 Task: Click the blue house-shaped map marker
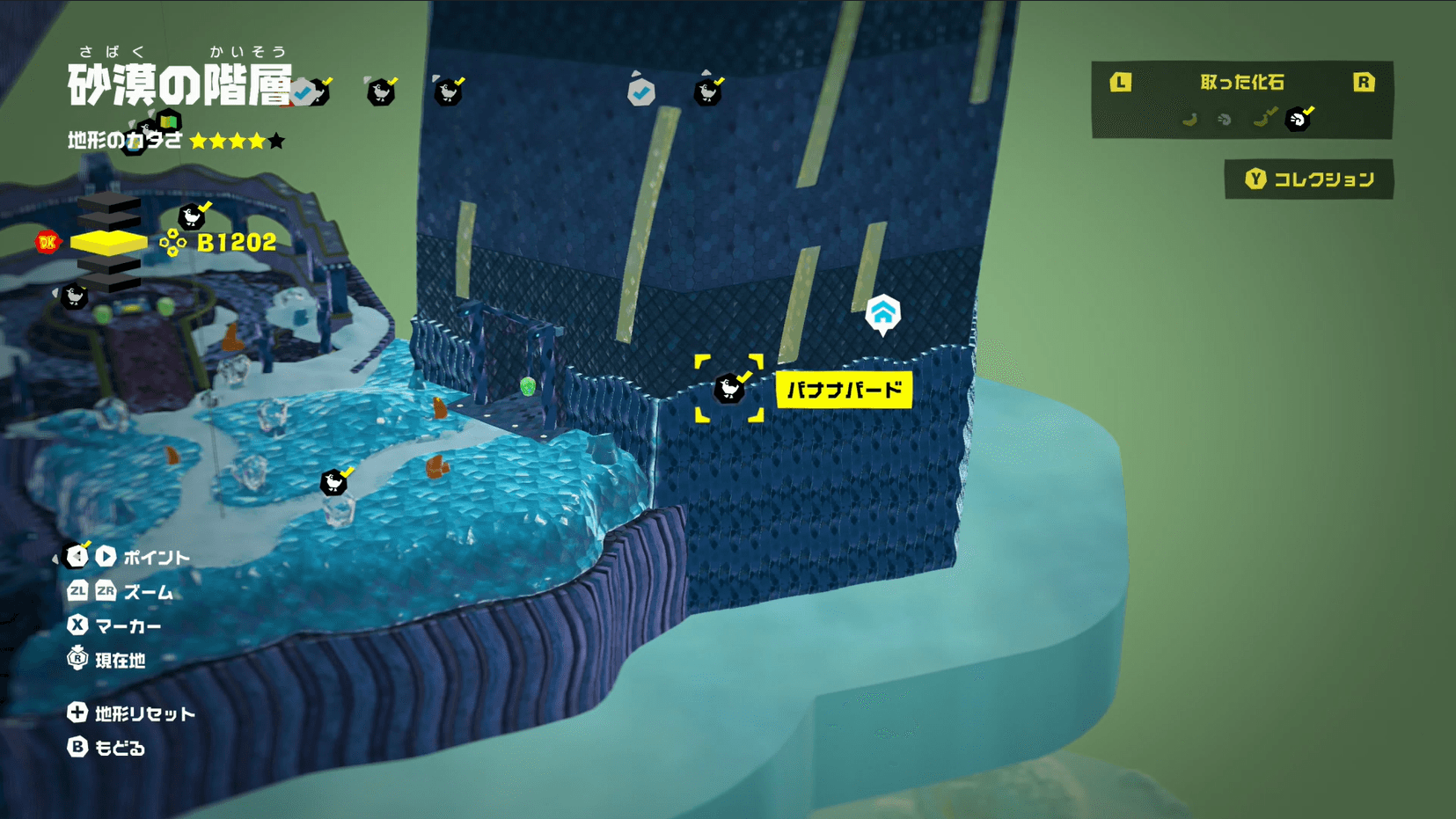point(882,313)
